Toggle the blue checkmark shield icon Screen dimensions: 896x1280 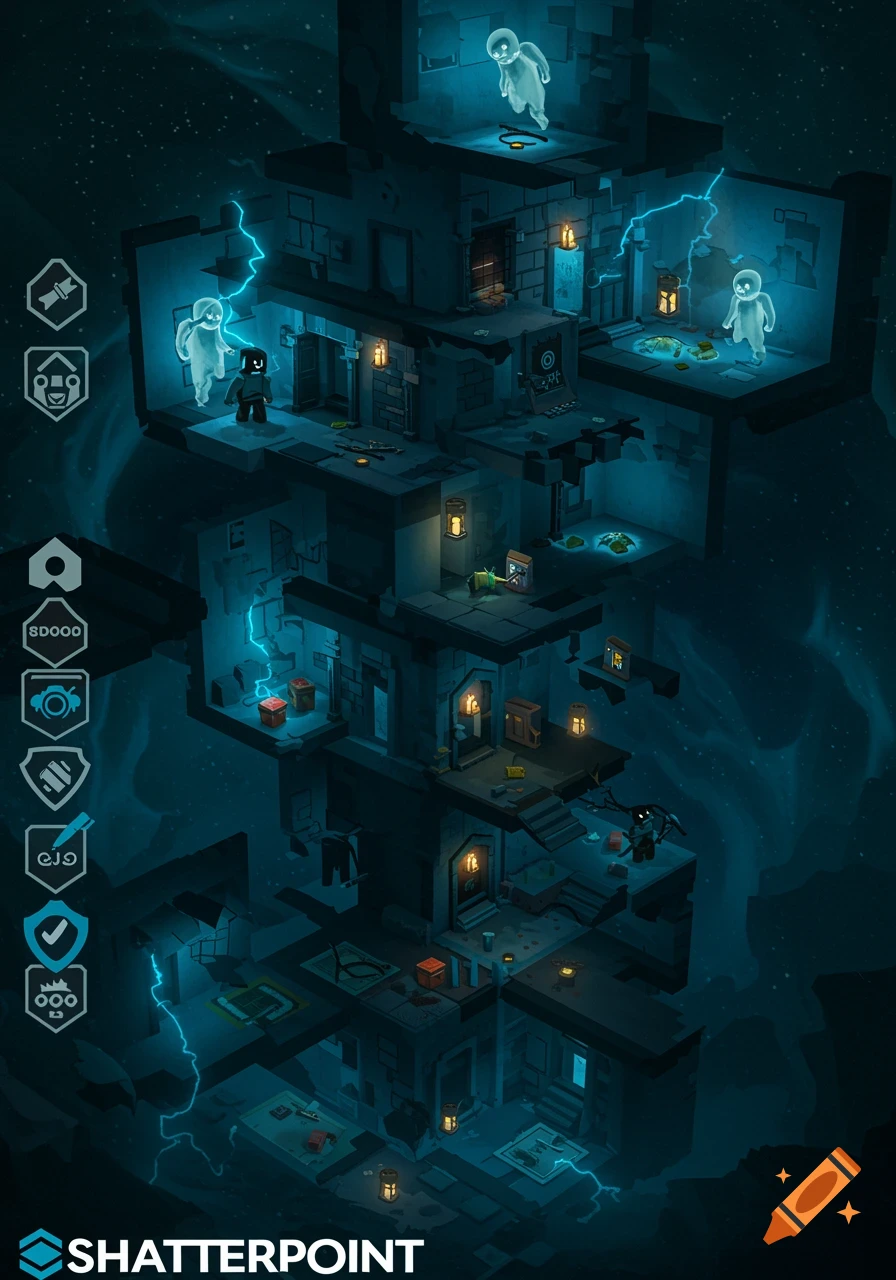click(56, 928)
